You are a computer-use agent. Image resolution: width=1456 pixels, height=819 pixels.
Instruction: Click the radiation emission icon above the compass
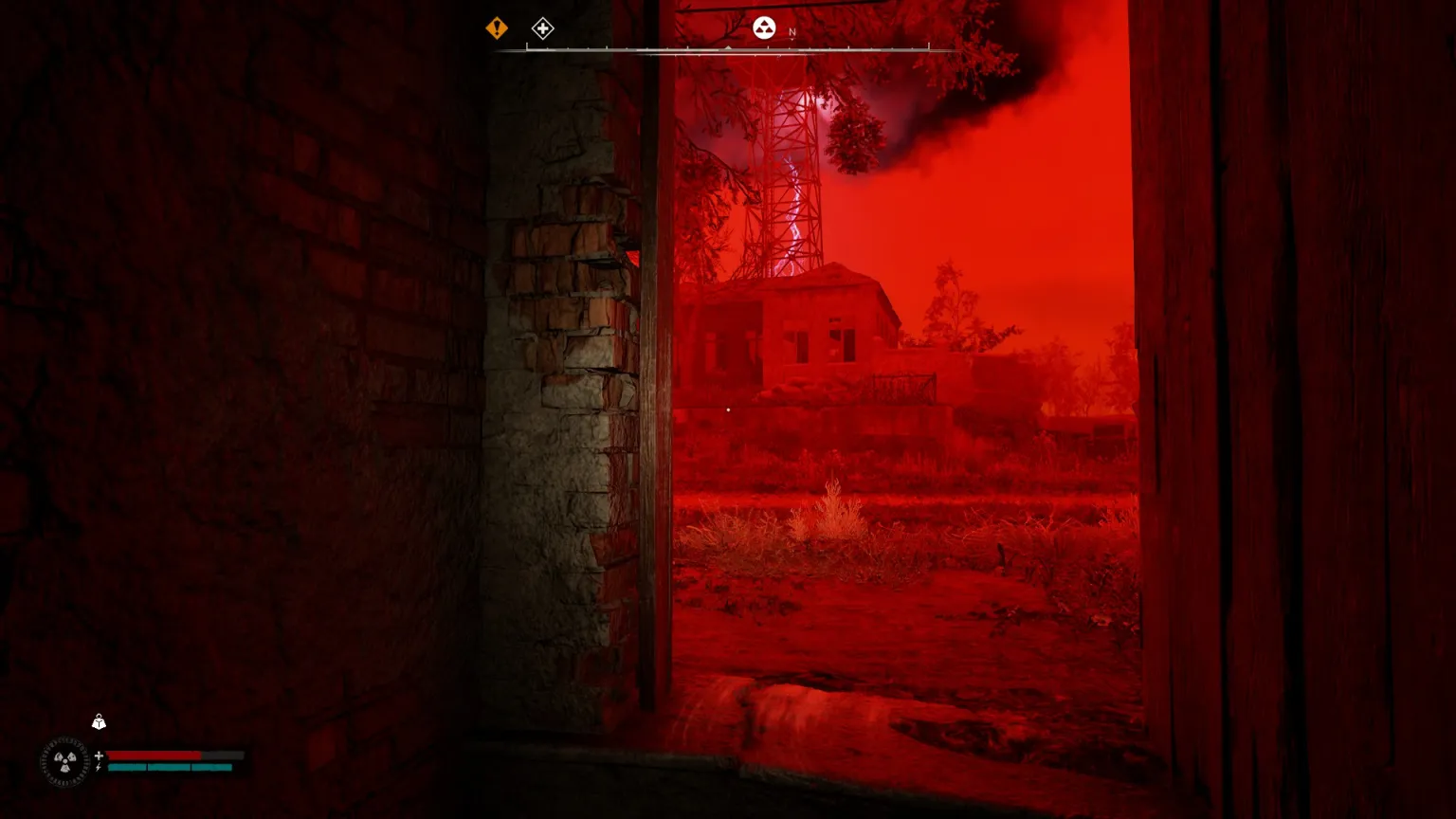763,28
